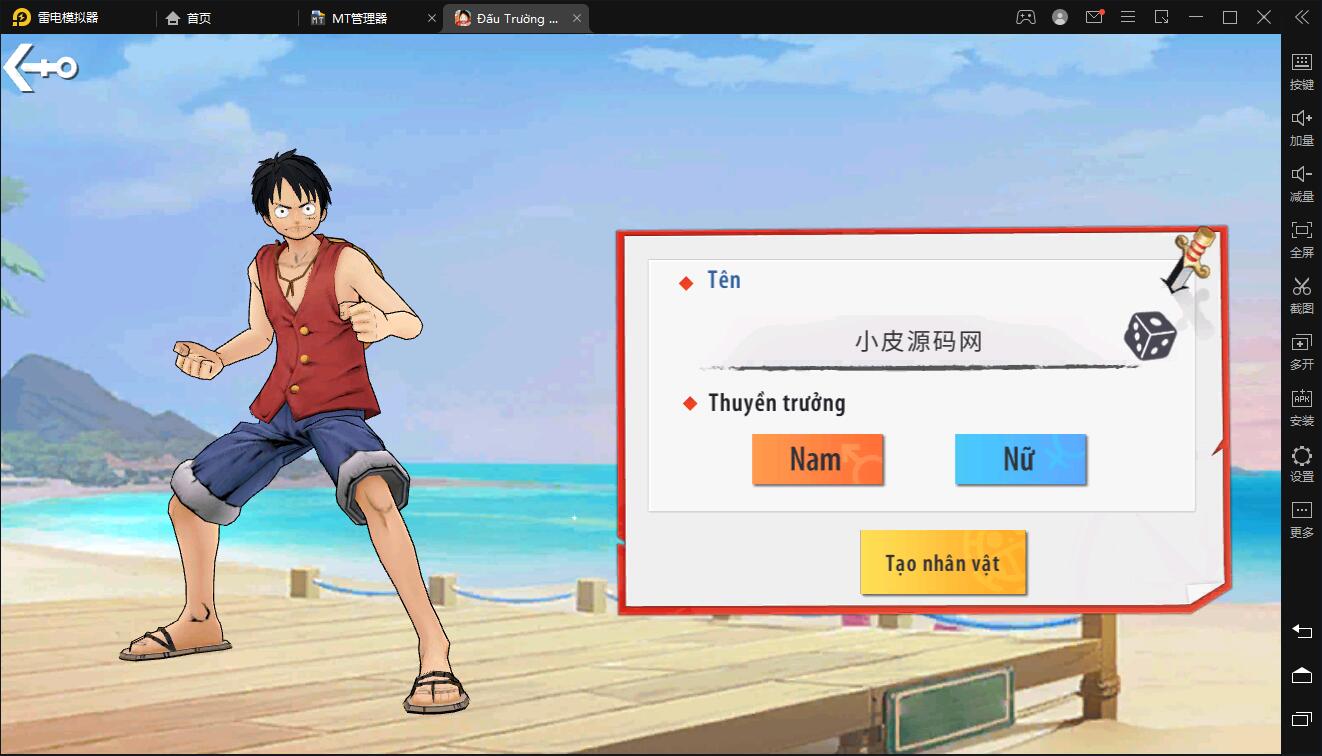Select Nữ as captain gender

click(1020, 459)
